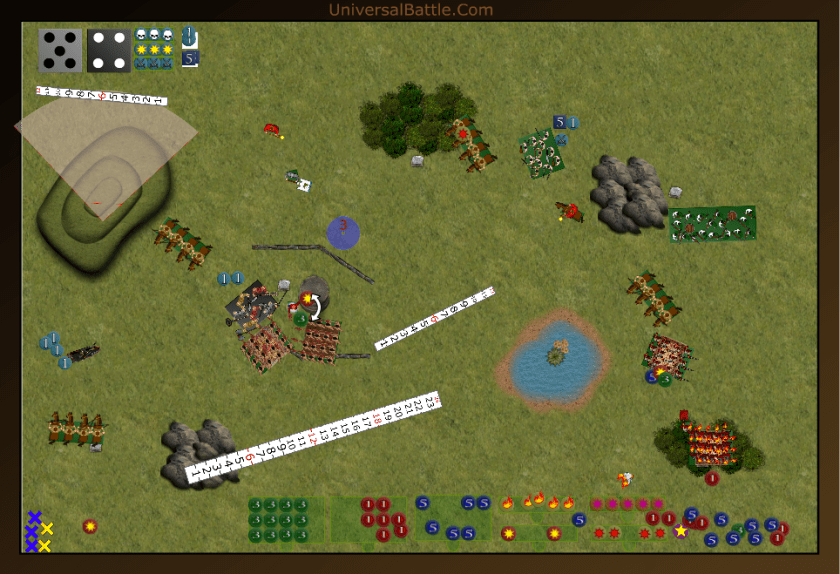840x574 pixels.
Task: Pick the purple circle marker numbered 3
Action: click(343, 232)
